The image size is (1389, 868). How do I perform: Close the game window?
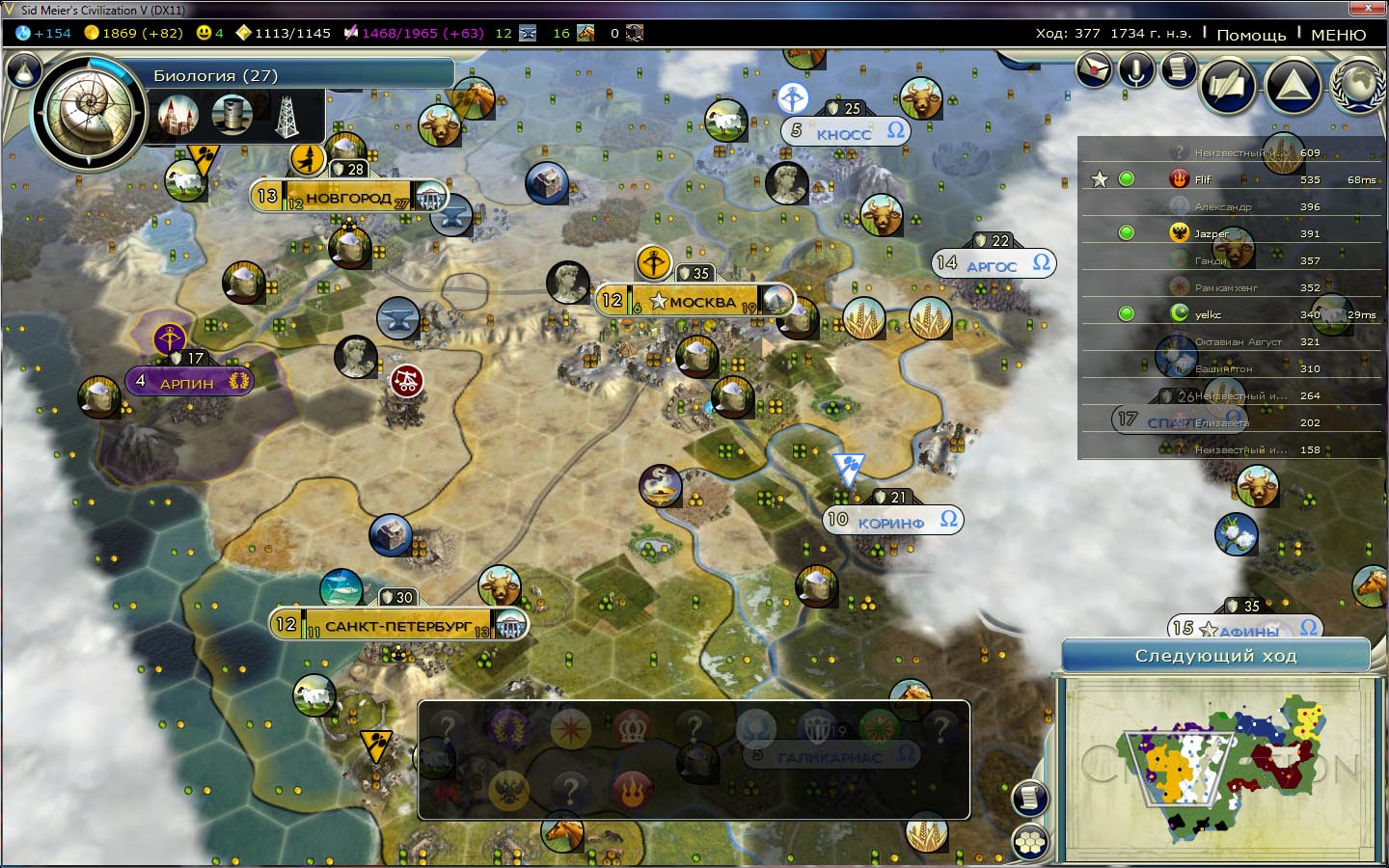[x=1368, y=9]
